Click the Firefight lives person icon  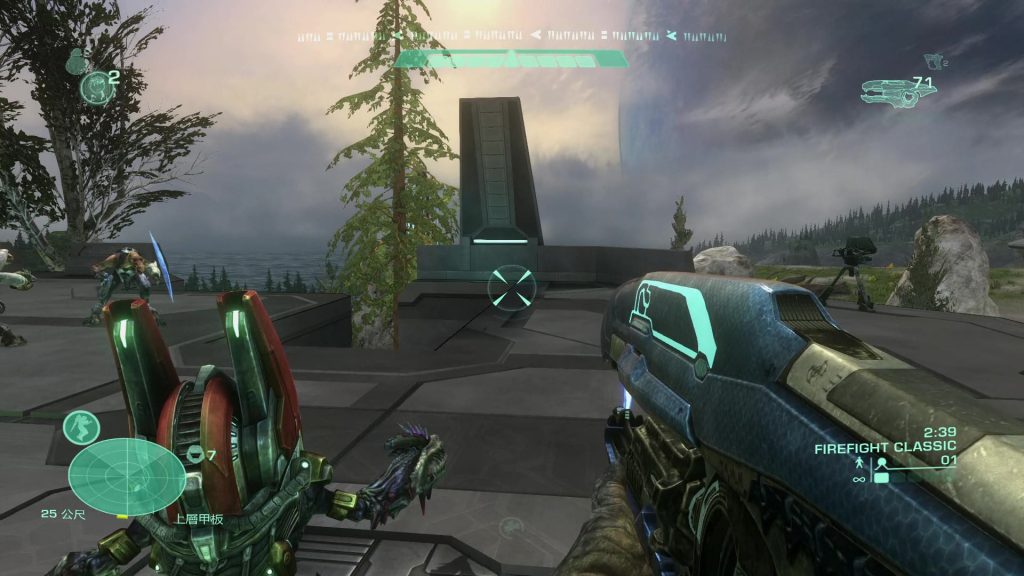tap(858, 463)
